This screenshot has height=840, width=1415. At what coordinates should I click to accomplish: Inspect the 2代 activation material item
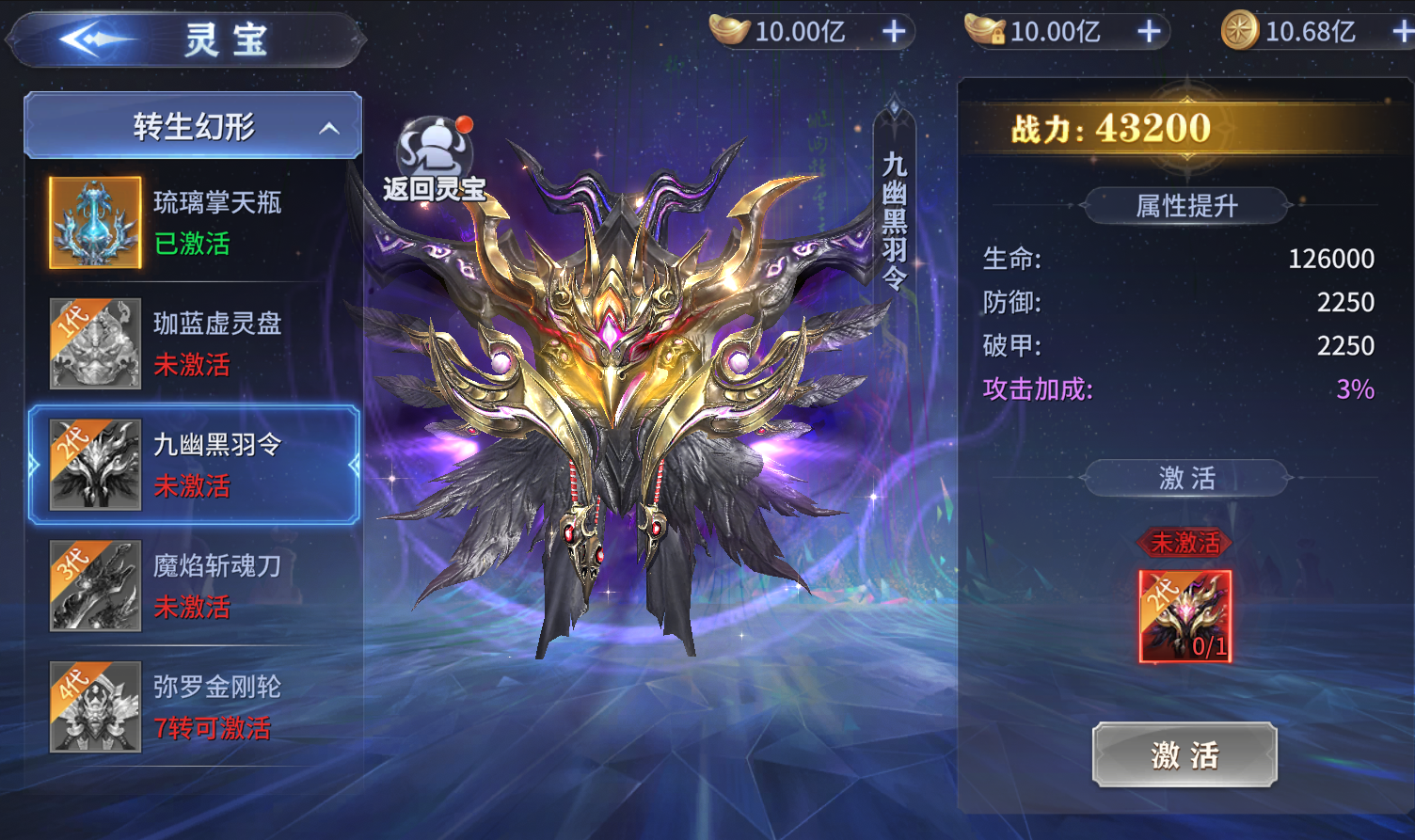(1184, 616)
